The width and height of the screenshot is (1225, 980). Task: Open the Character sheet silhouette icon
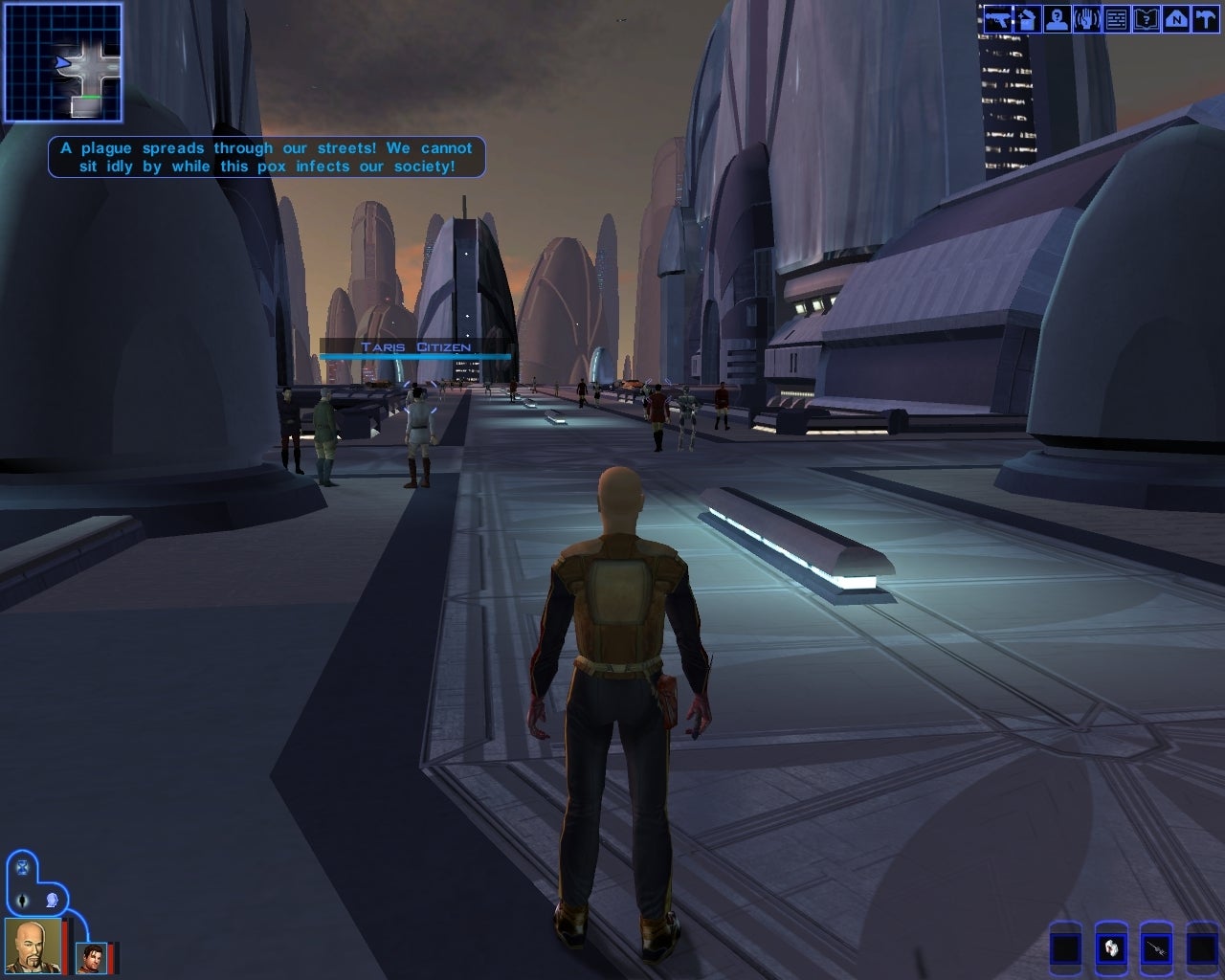click(x=1057, y=19)
